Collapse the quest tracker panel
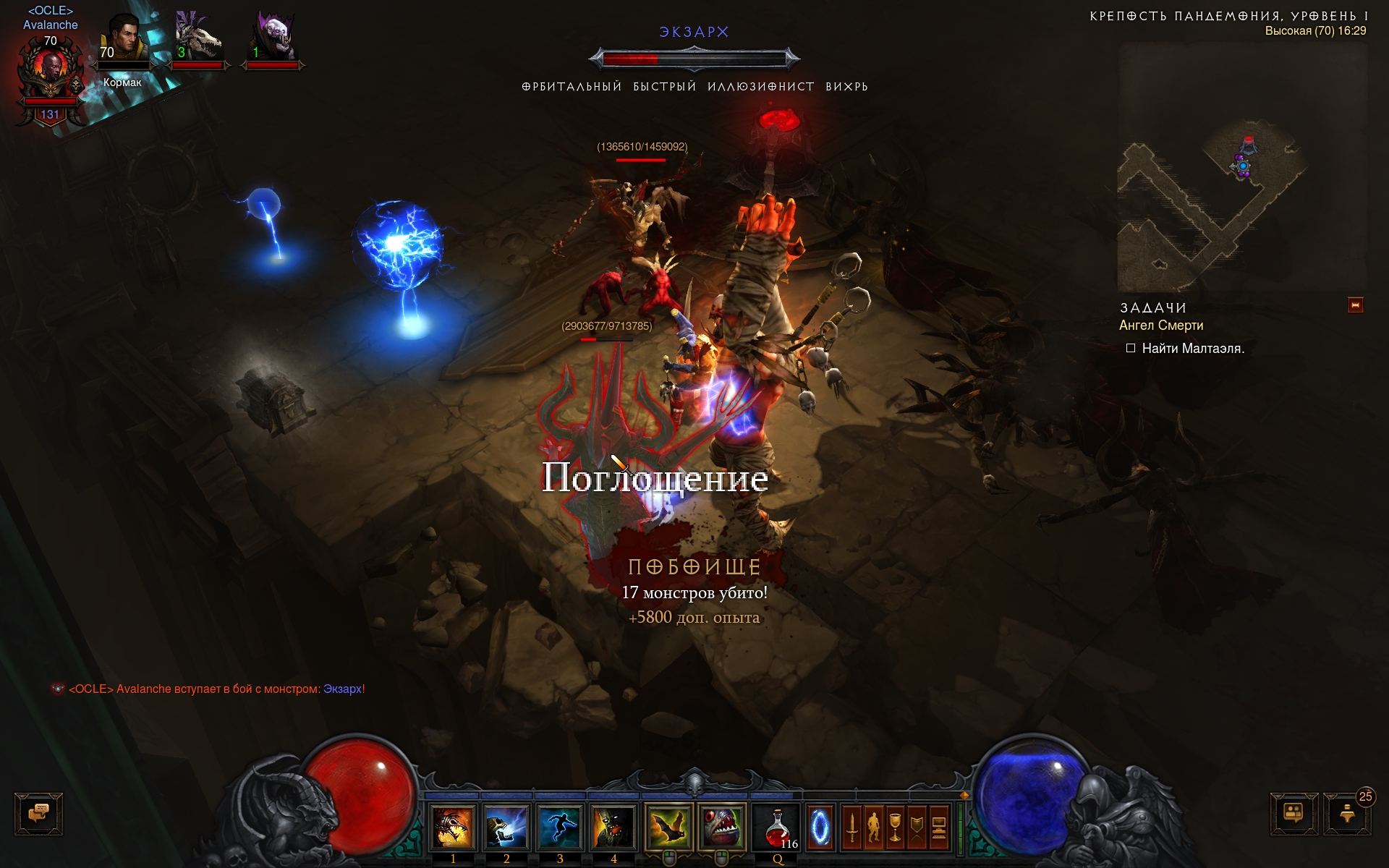The image size is (1389, 868). [x=1356, y=305]
